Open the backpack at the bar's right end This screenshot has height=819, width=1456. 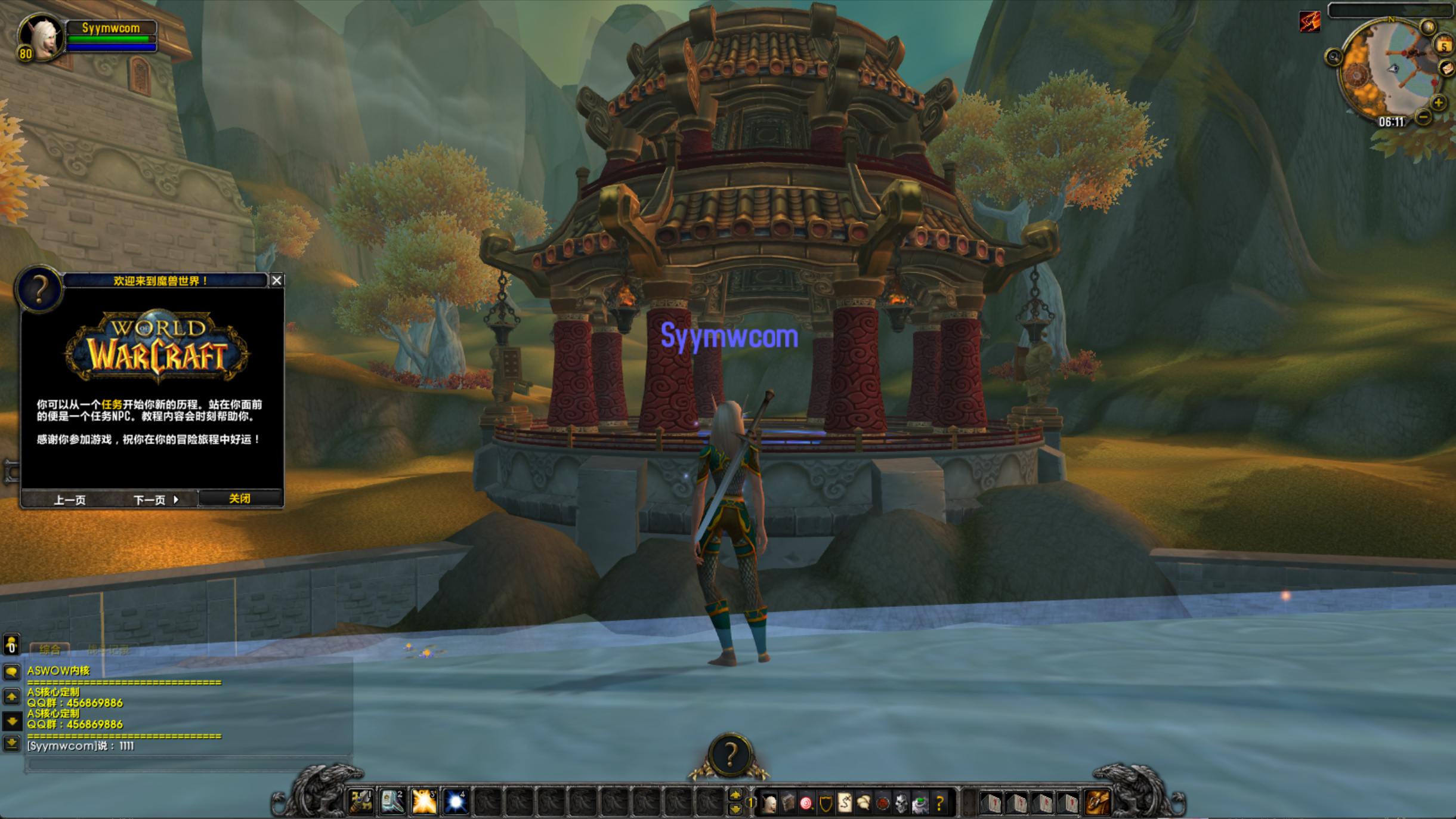1097,802
